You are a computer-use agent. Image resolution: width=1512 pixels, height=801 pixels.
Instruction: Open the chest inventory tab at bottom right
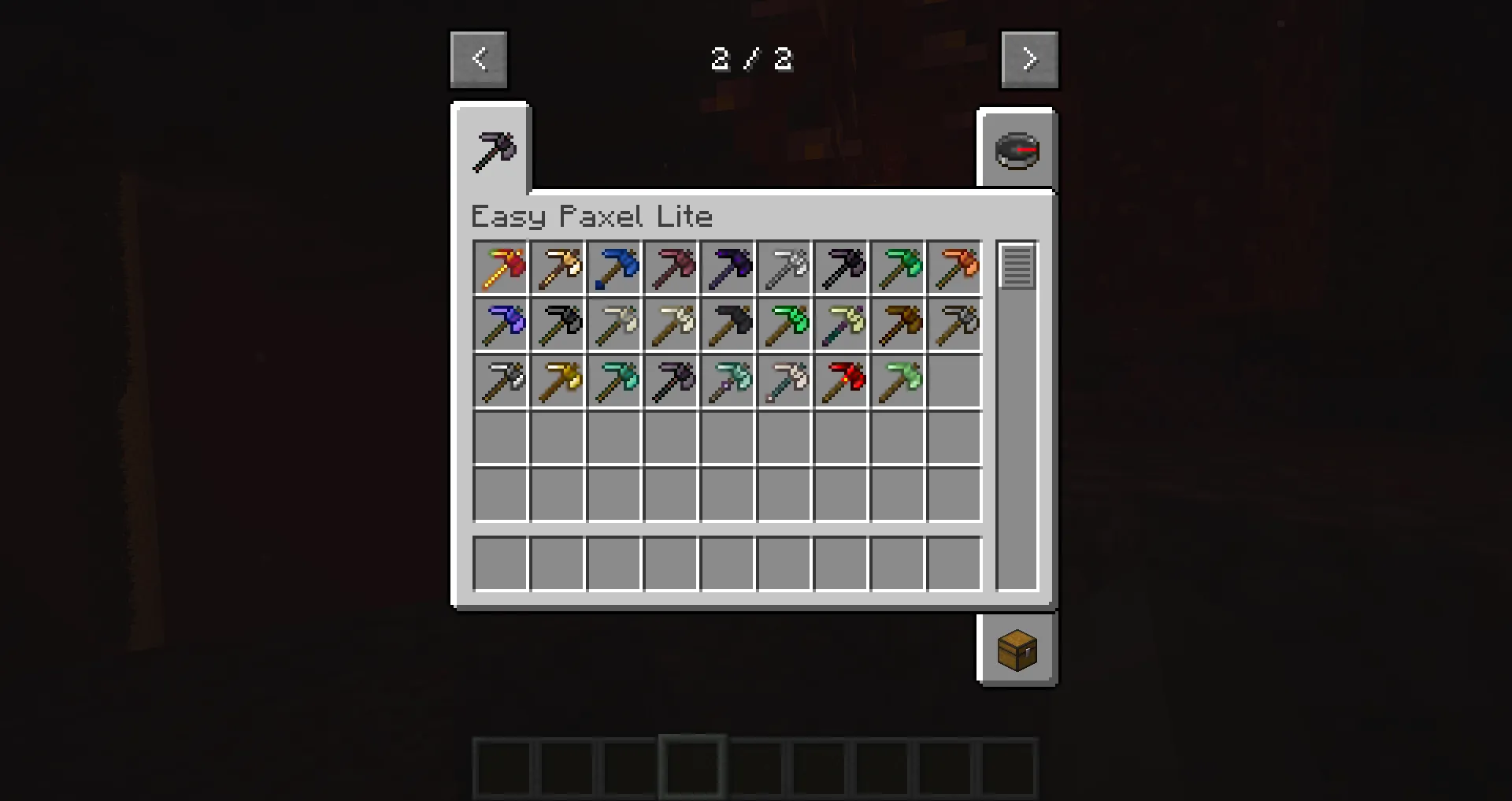point(1017,650)
